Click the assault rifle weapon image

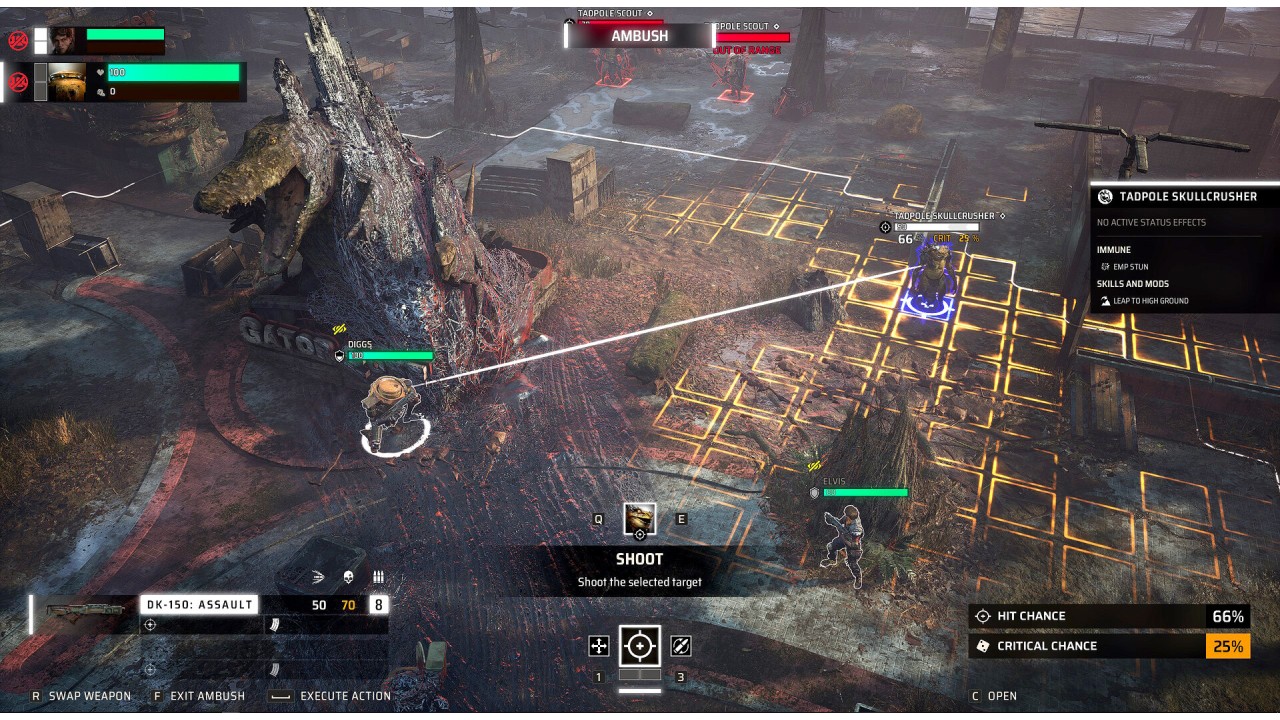pos(85,608)
